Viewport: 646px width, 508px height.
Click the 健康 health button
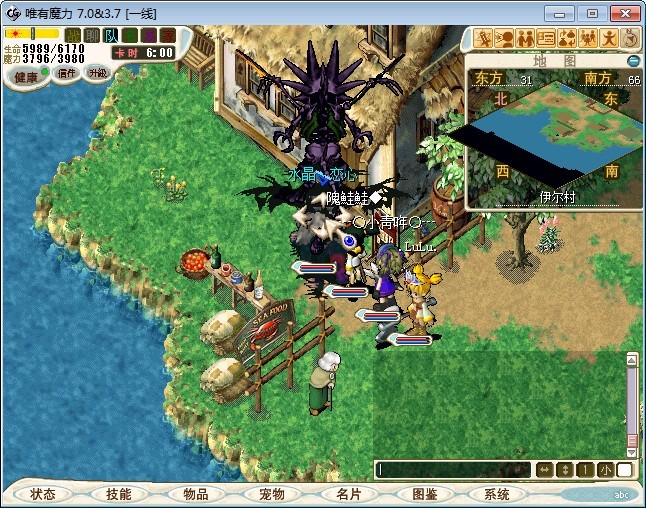coord(25,75)
